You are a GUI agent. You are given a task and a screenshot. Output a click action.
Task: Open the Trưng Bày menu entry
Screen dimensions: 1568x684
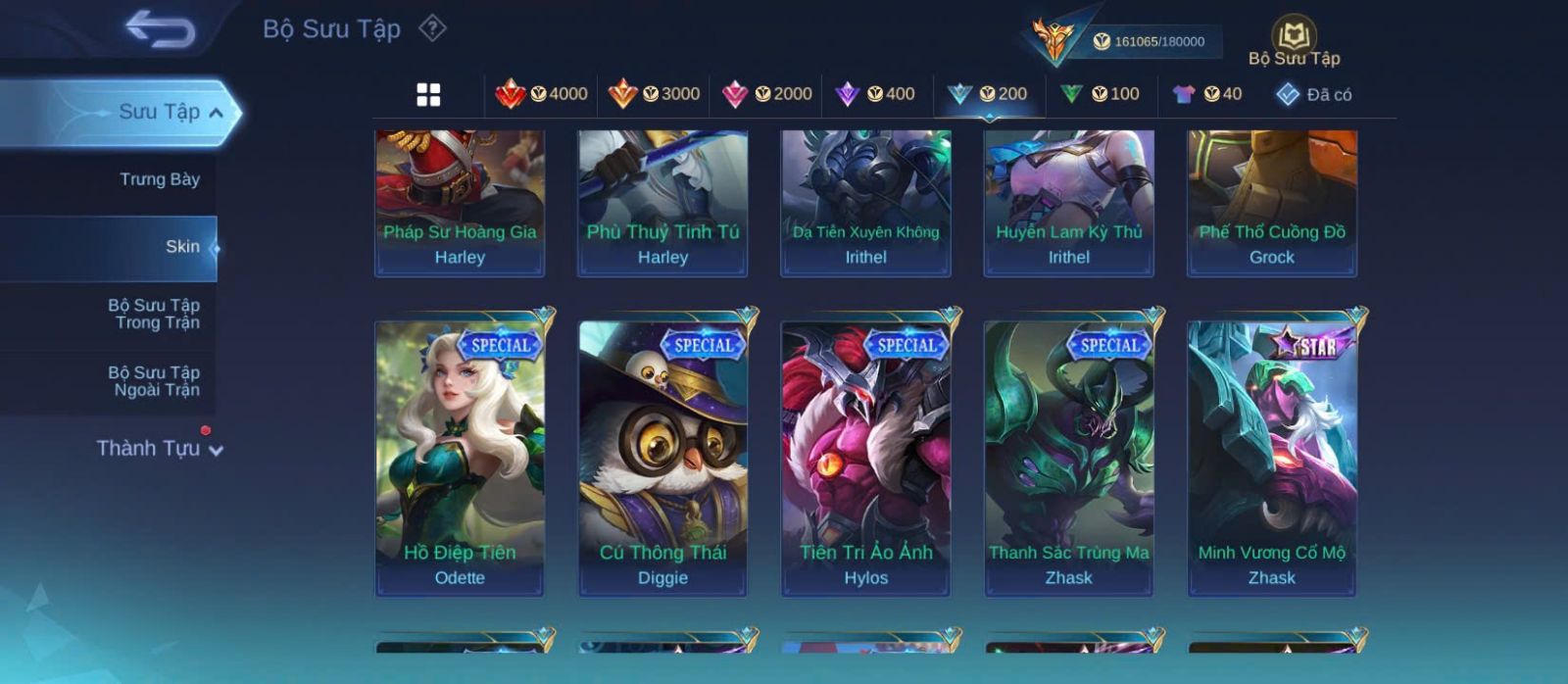159,179
